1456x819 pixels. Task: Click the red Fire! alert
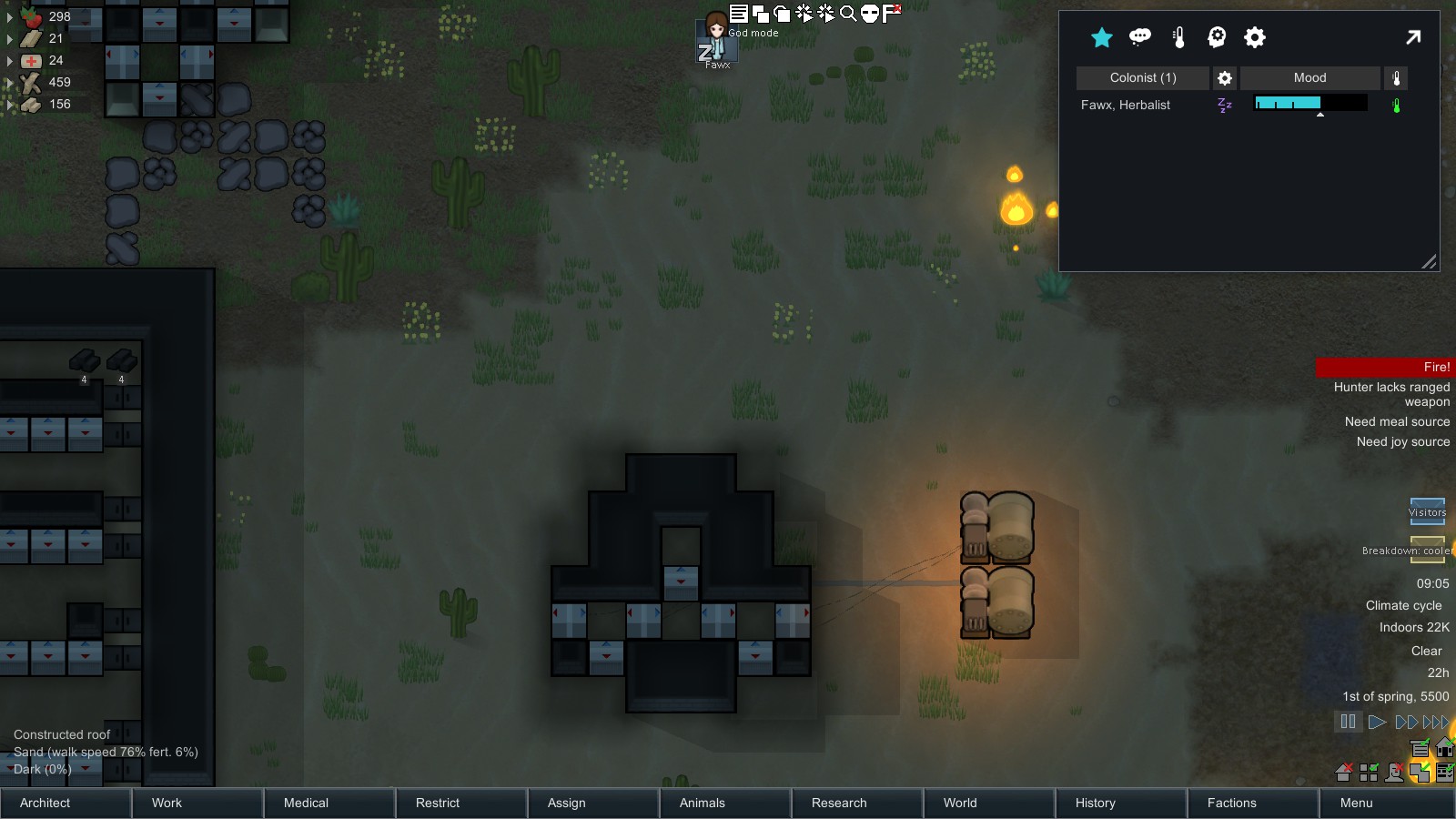point(1385,367)
